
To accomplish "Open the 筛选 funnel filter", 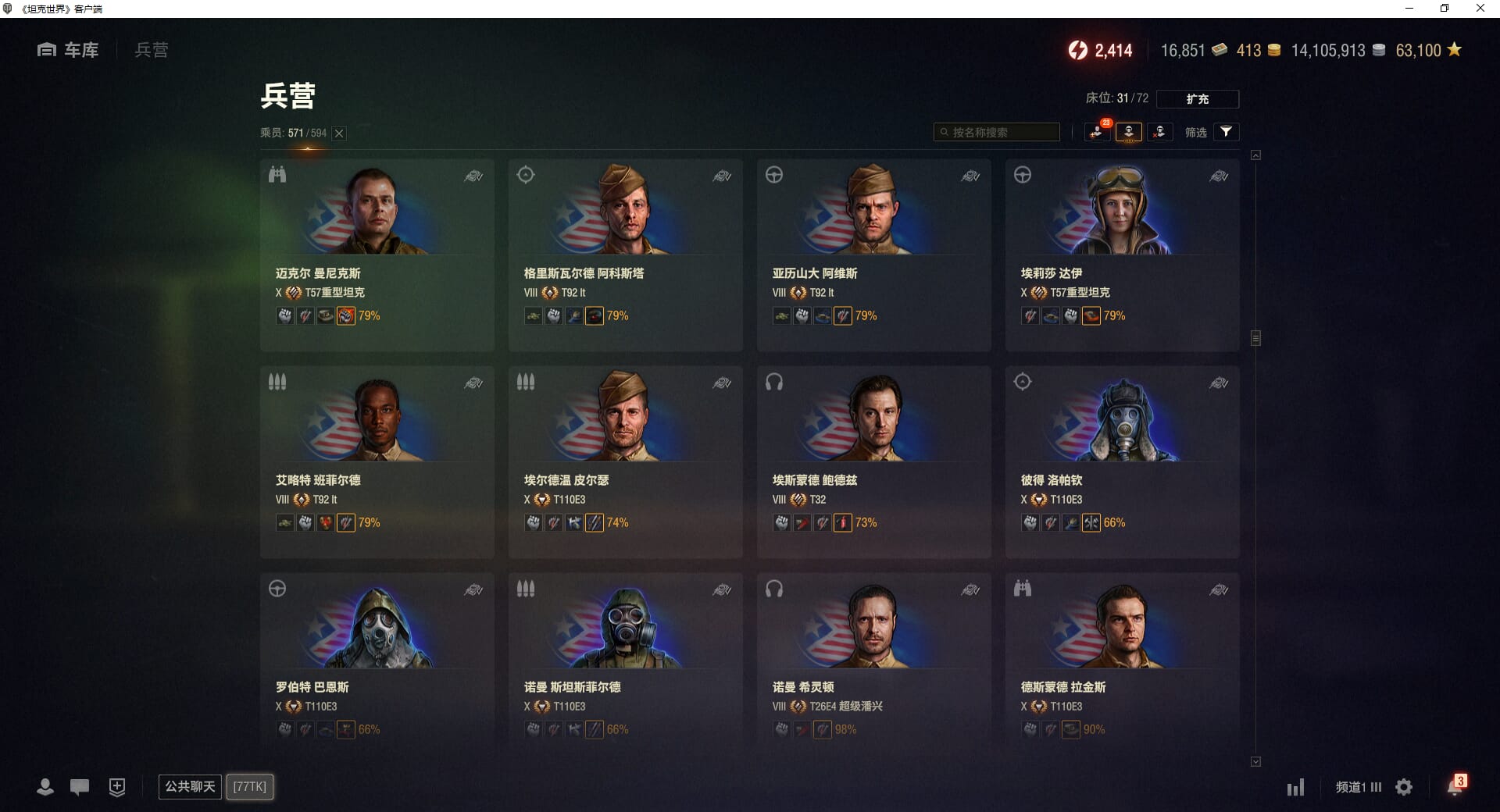I will coord(1226,132).
